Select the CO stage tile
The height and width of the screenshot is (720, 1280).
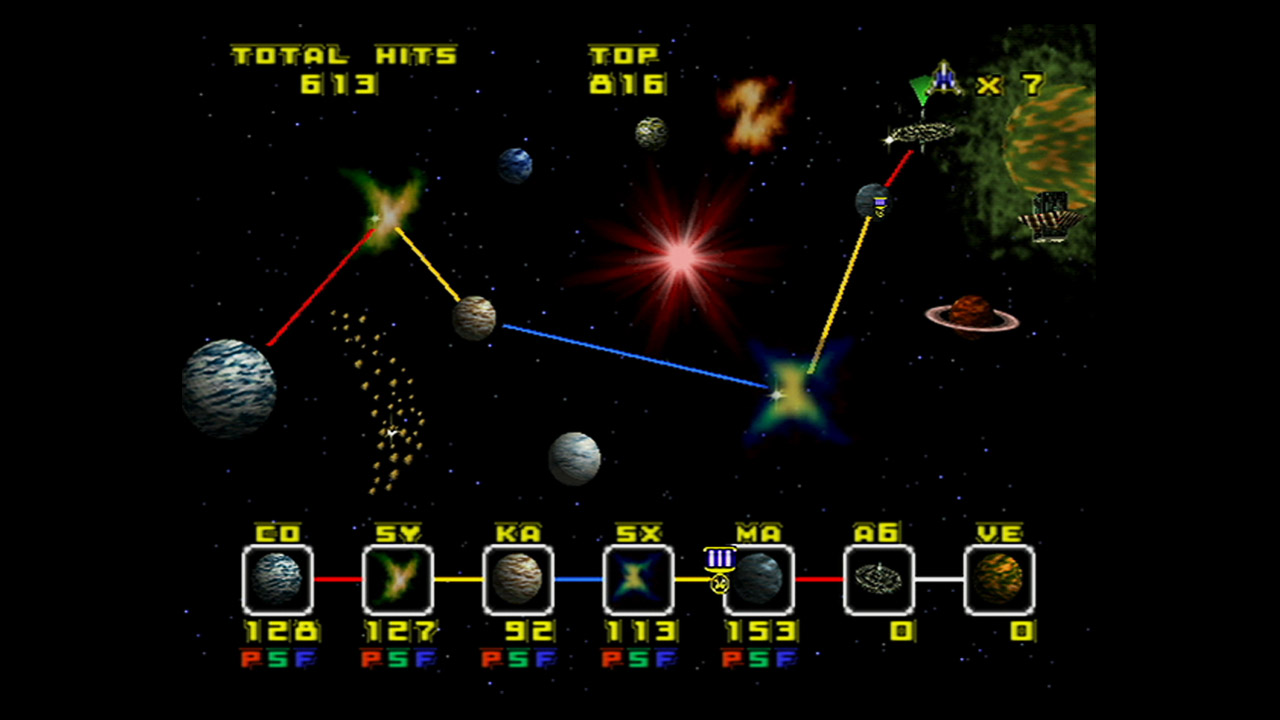coord(278,580)
